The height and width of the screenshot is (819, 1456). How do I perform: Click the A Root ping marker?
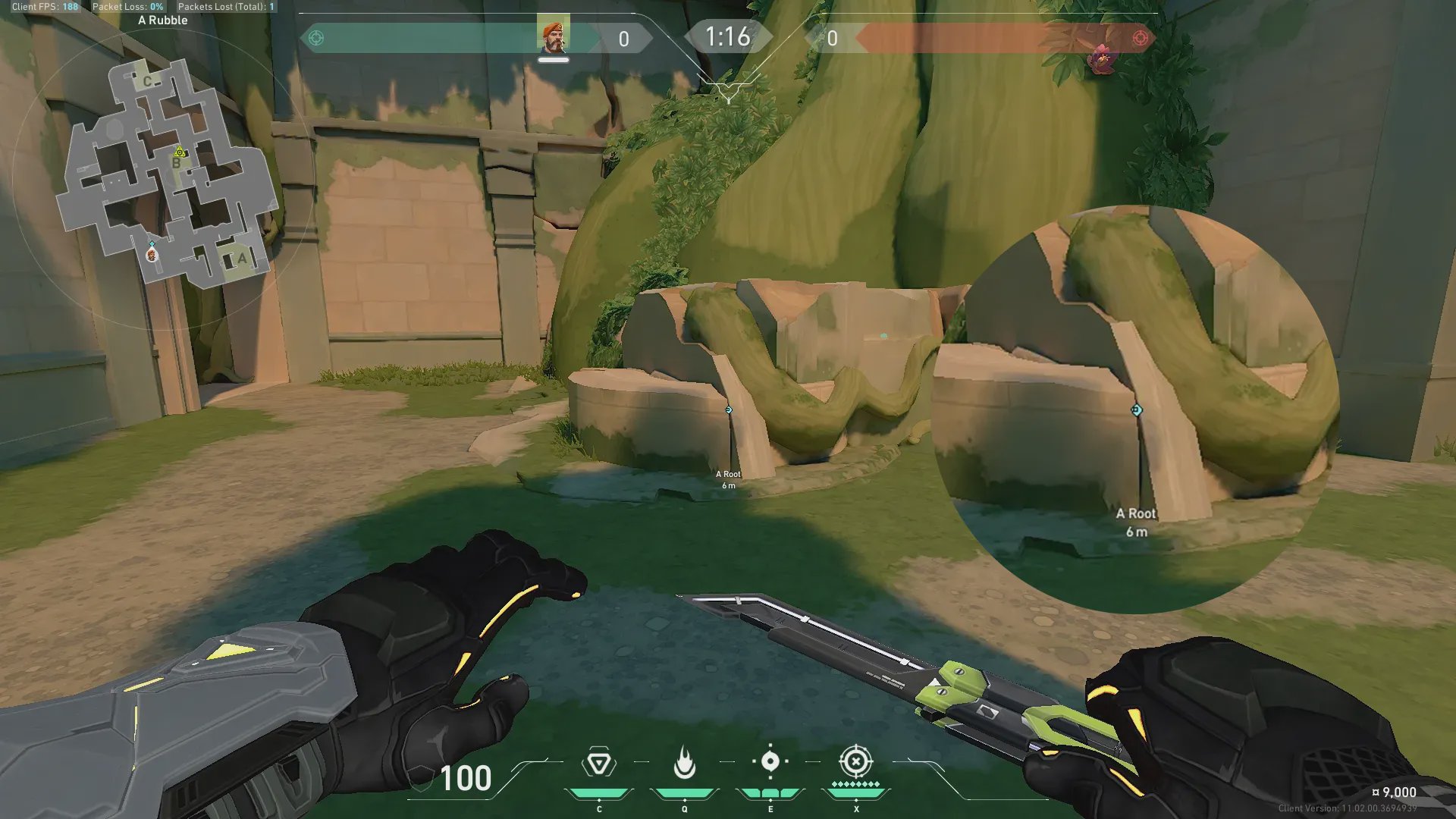729,409
